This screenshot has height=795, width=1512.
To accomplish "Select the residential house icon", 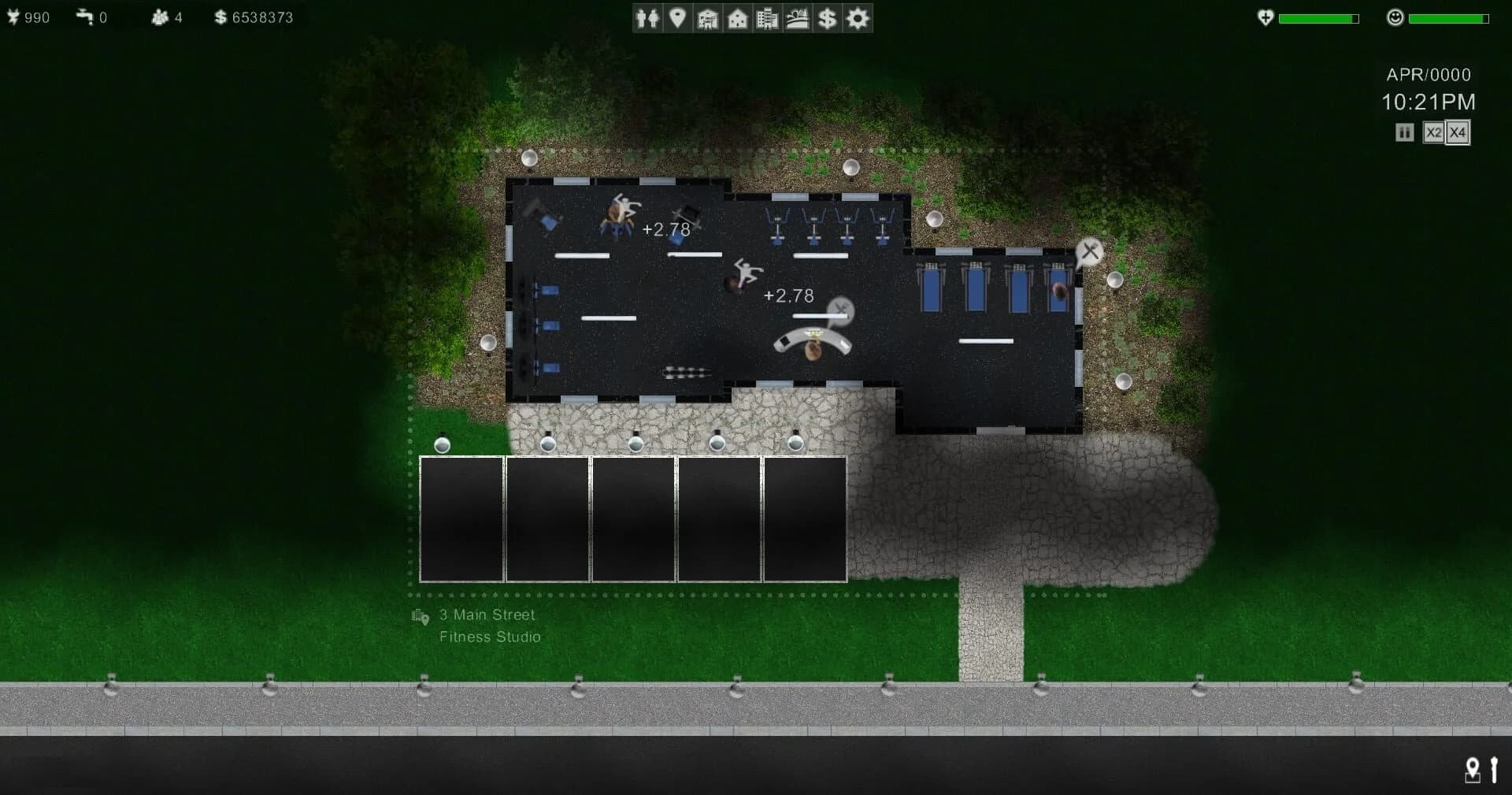I will pyautogui.click(x=736, y=17).
